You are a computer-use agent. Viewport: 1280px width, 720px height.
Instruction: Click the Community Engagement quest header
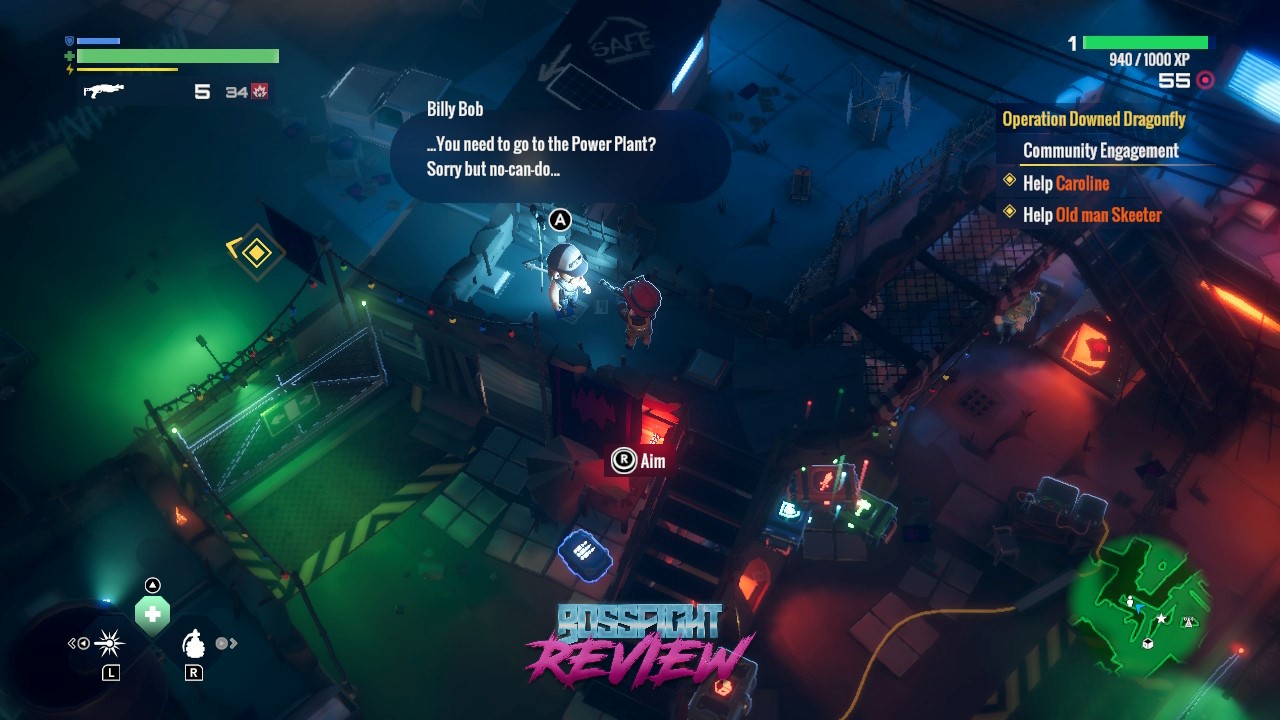1100,151
